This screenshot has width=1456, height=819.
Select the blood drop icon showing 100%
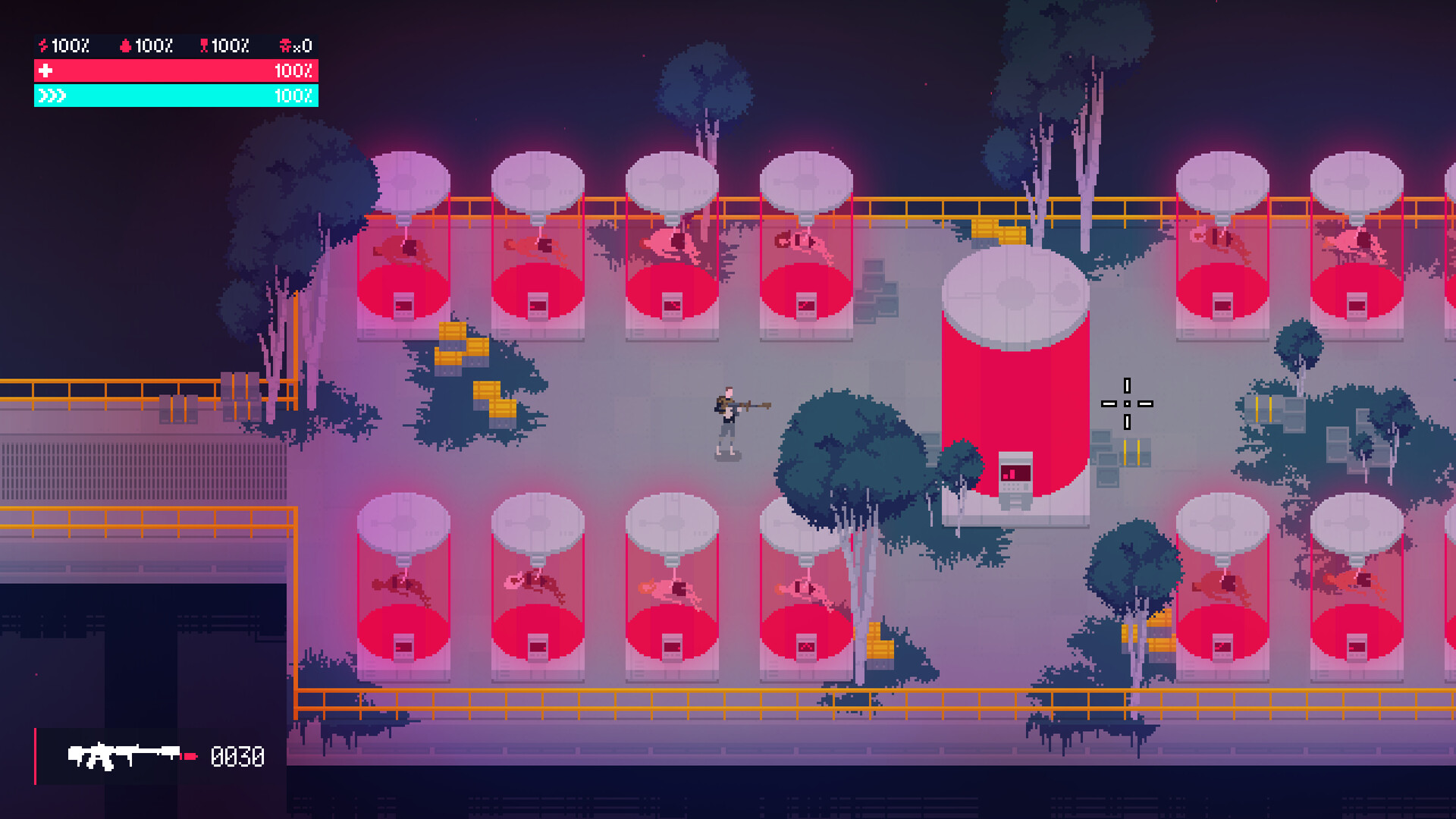(x=126, y=45)
